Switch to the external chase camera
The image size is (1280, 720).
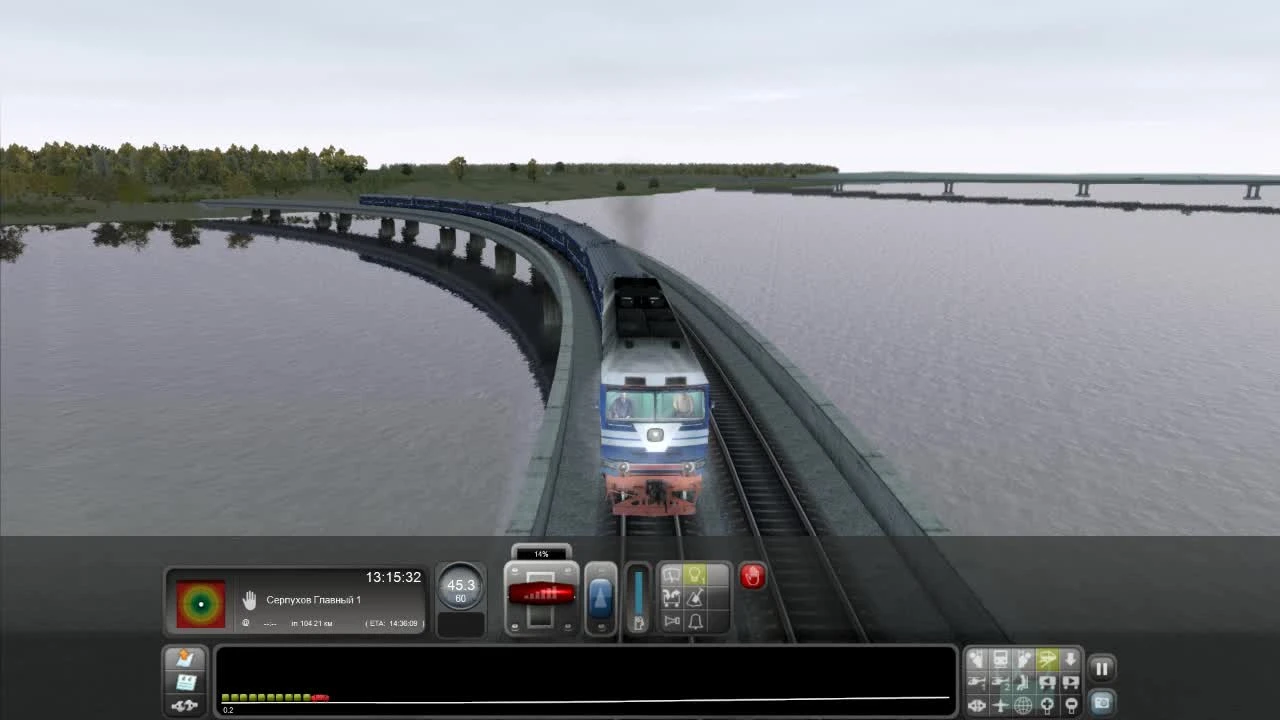[x=1047, y=659]
